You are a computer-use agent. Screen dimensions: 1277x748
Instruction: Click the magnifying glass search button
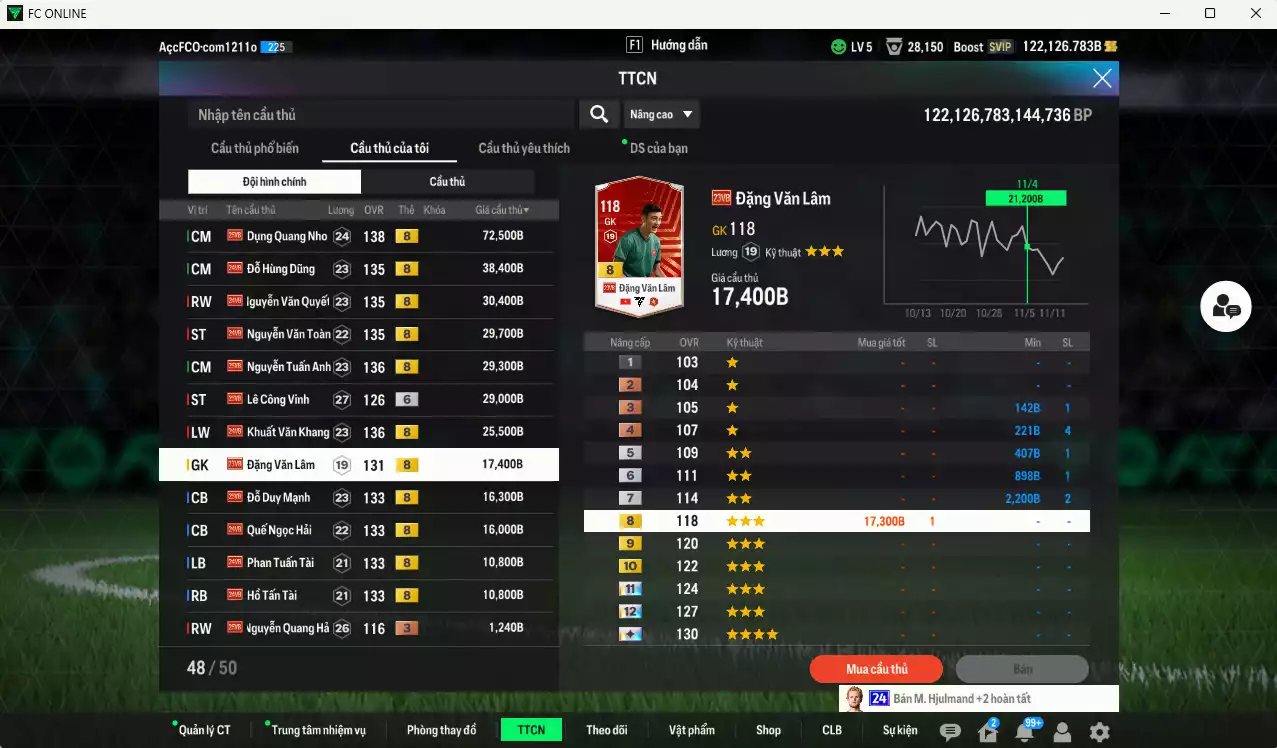click(x=599, y=114)
